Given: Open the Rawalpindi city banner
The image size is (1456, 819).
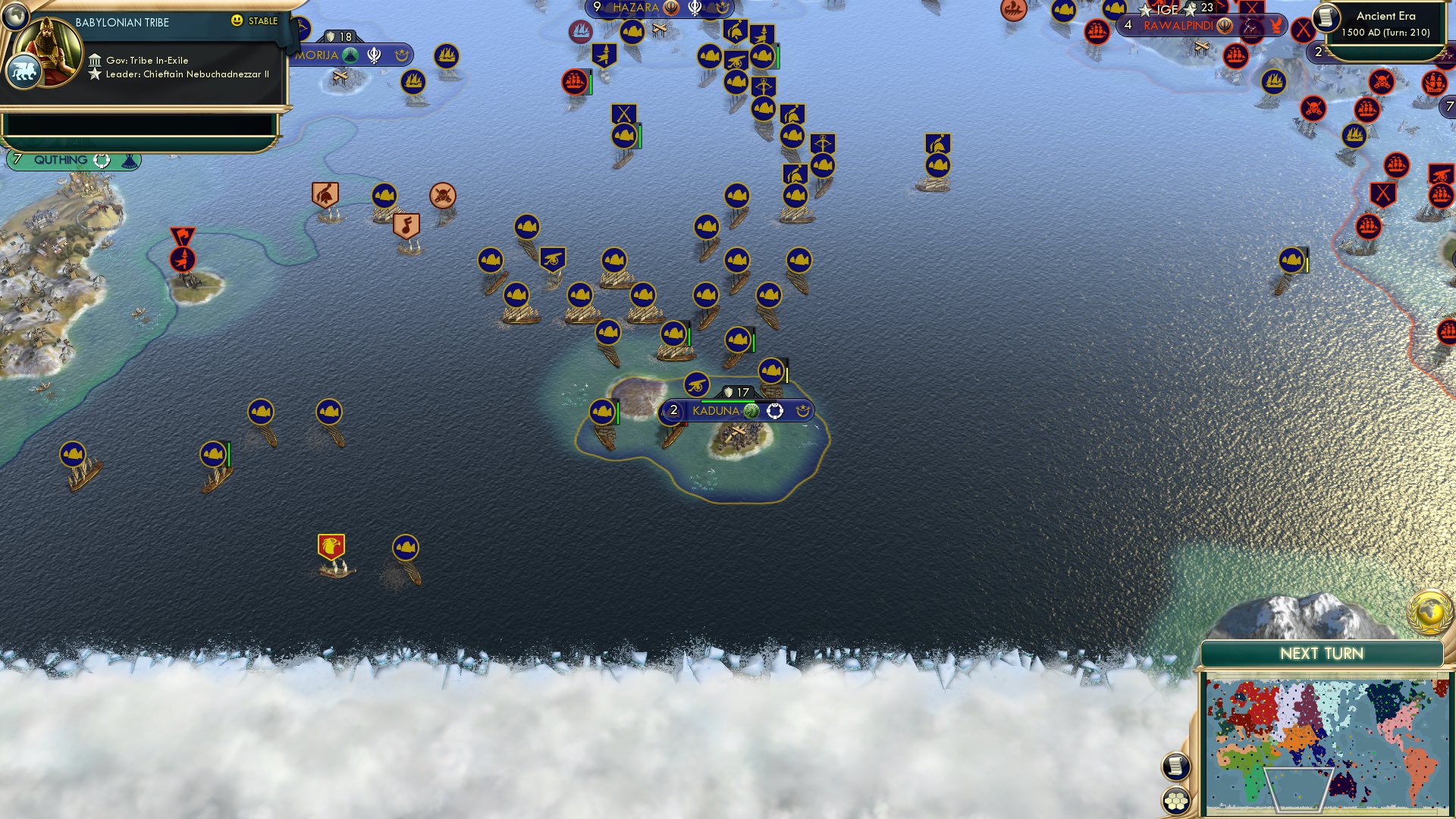Looking at the screenshot, I should pyautogui.click(x=1180, y=25).
